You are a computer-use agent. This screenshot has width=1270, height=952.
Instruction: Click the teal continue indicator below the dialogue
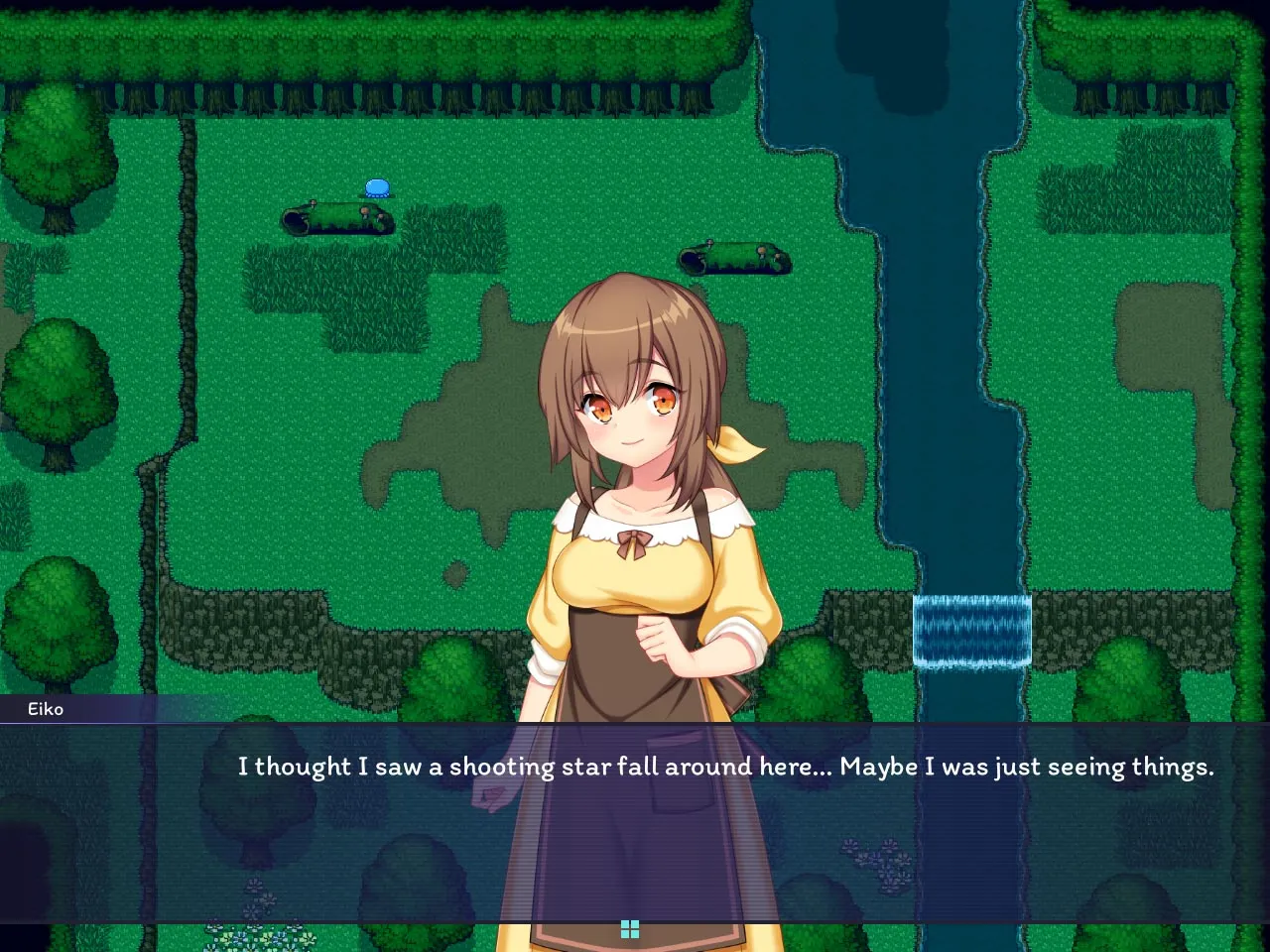[630, 929]
